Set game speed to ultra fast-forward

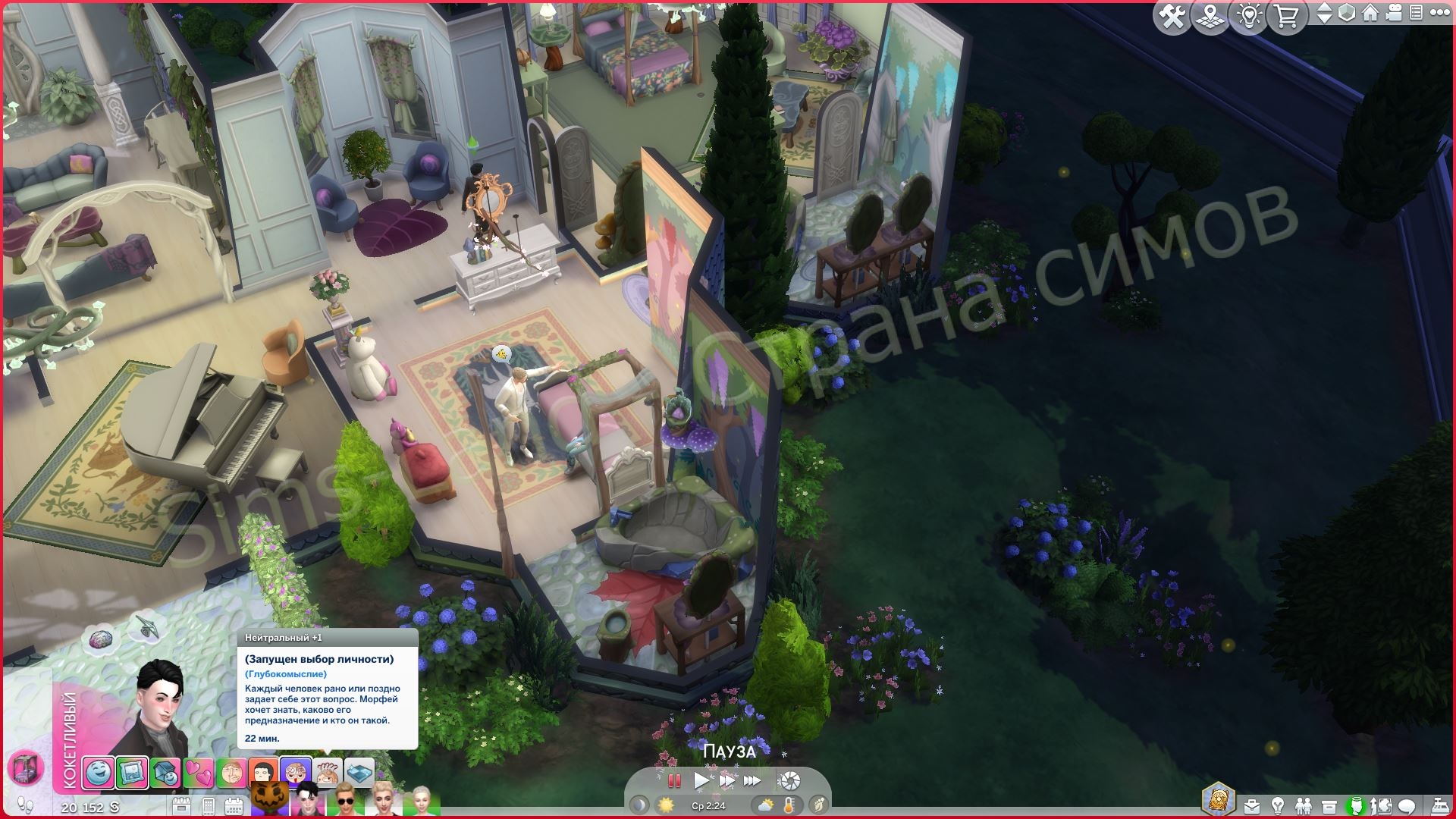(x=752, y=780)
